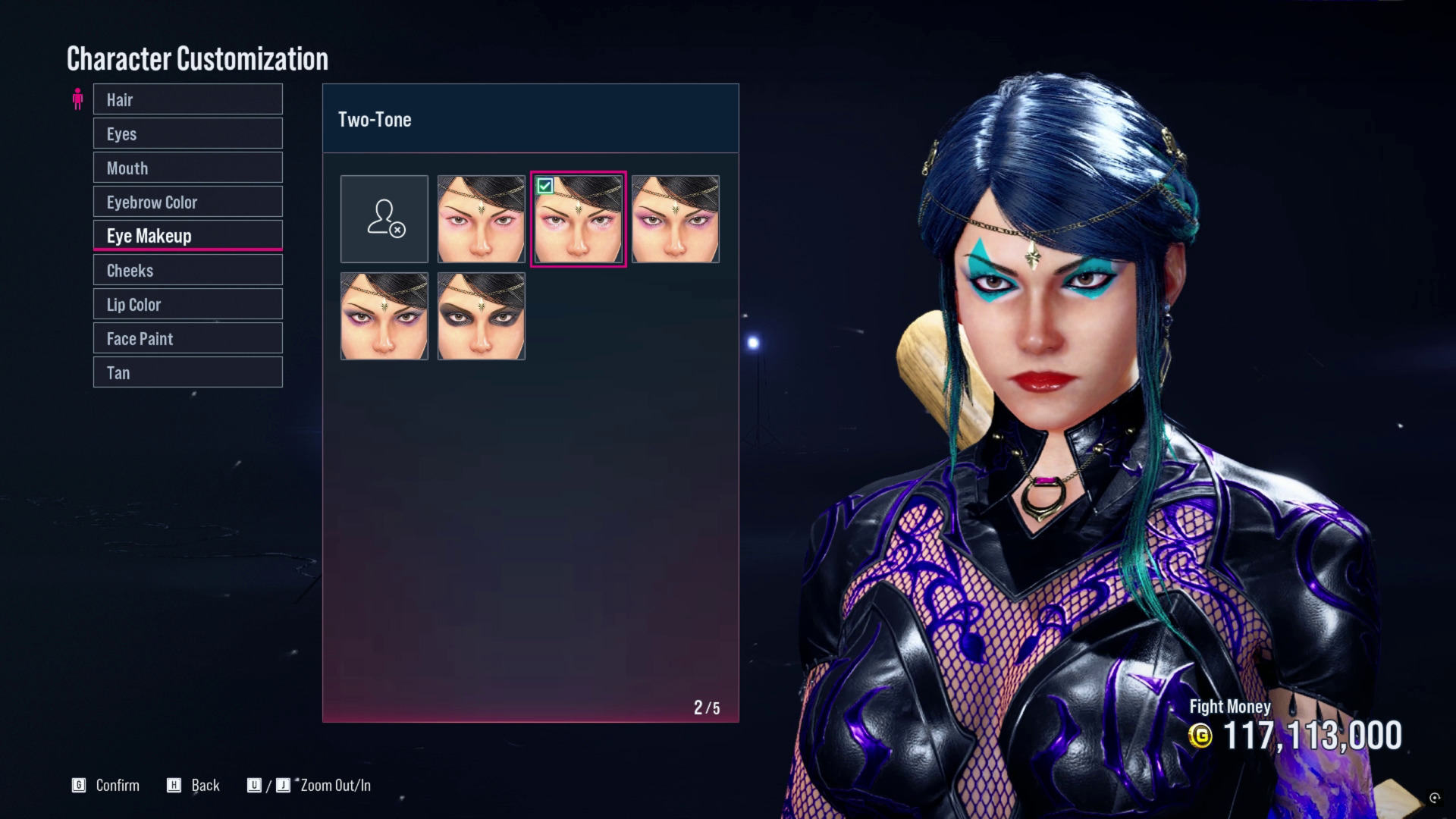1456x819 pixels.
Task: Open Eyebrow Color options
Action: [x=187, y=202]
